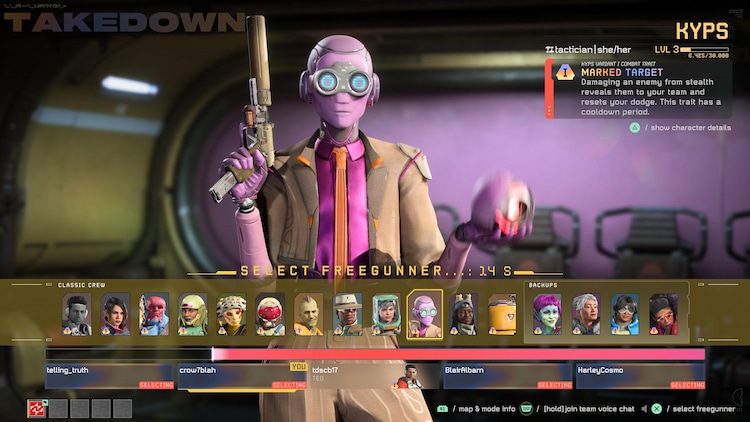Pick the teal-hooded freegunner portrait
The image size is (750, 422).
click(386, 314)
